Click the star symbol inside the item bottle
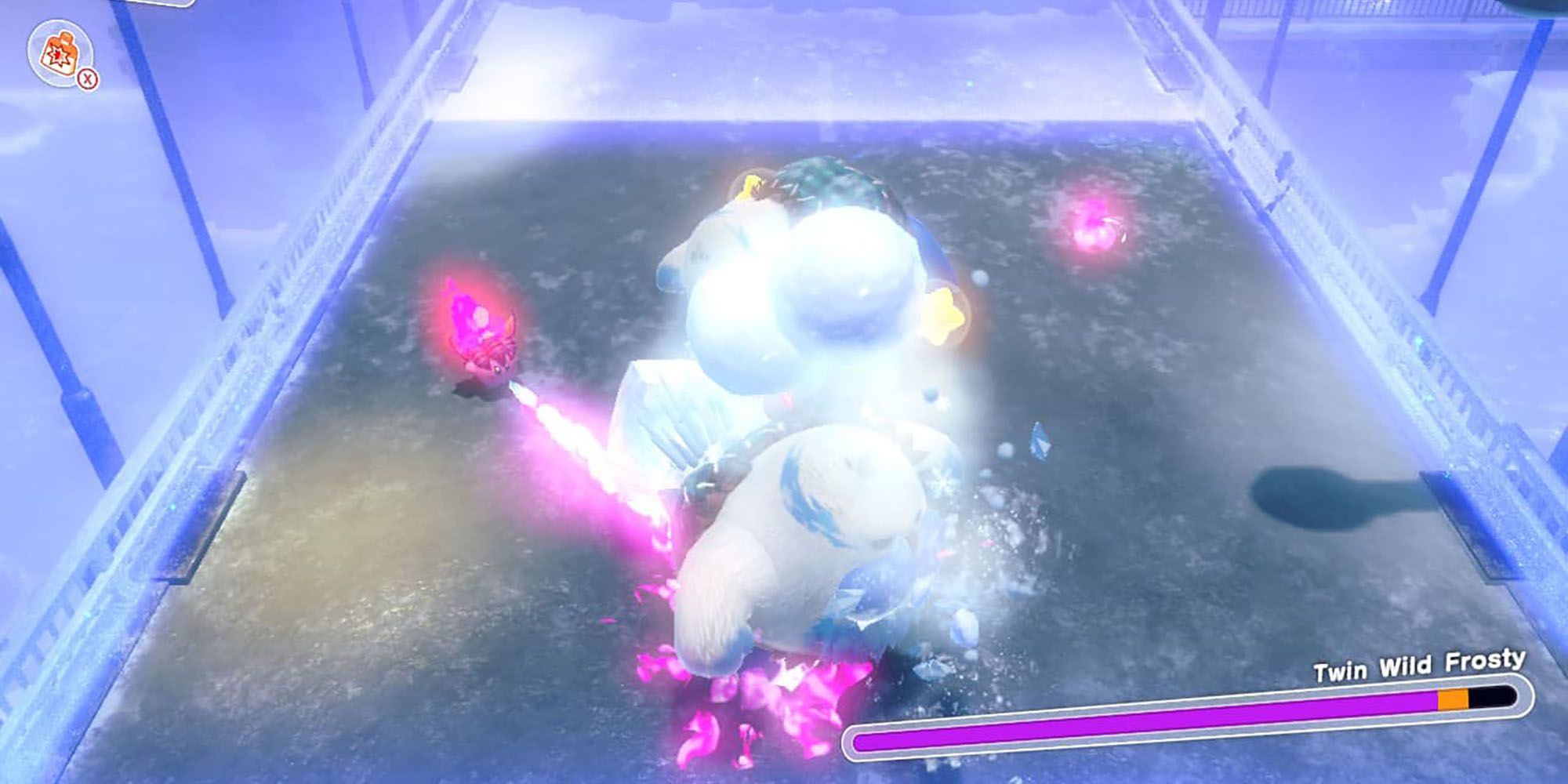 tap(58, 56)
